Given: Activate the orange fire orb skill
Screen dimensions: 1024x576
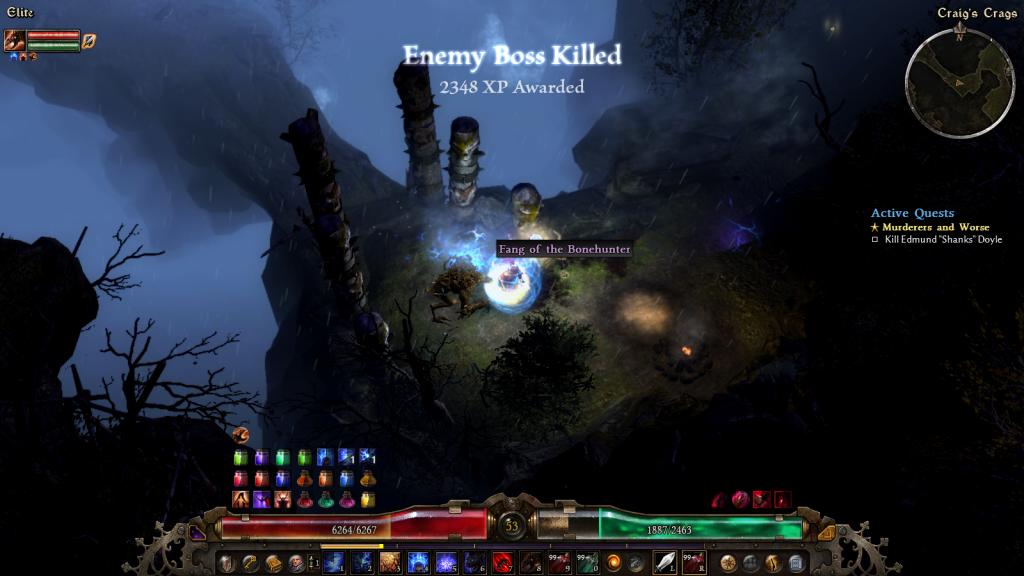Looking at the screenshot, I should (x=614, y=563).
